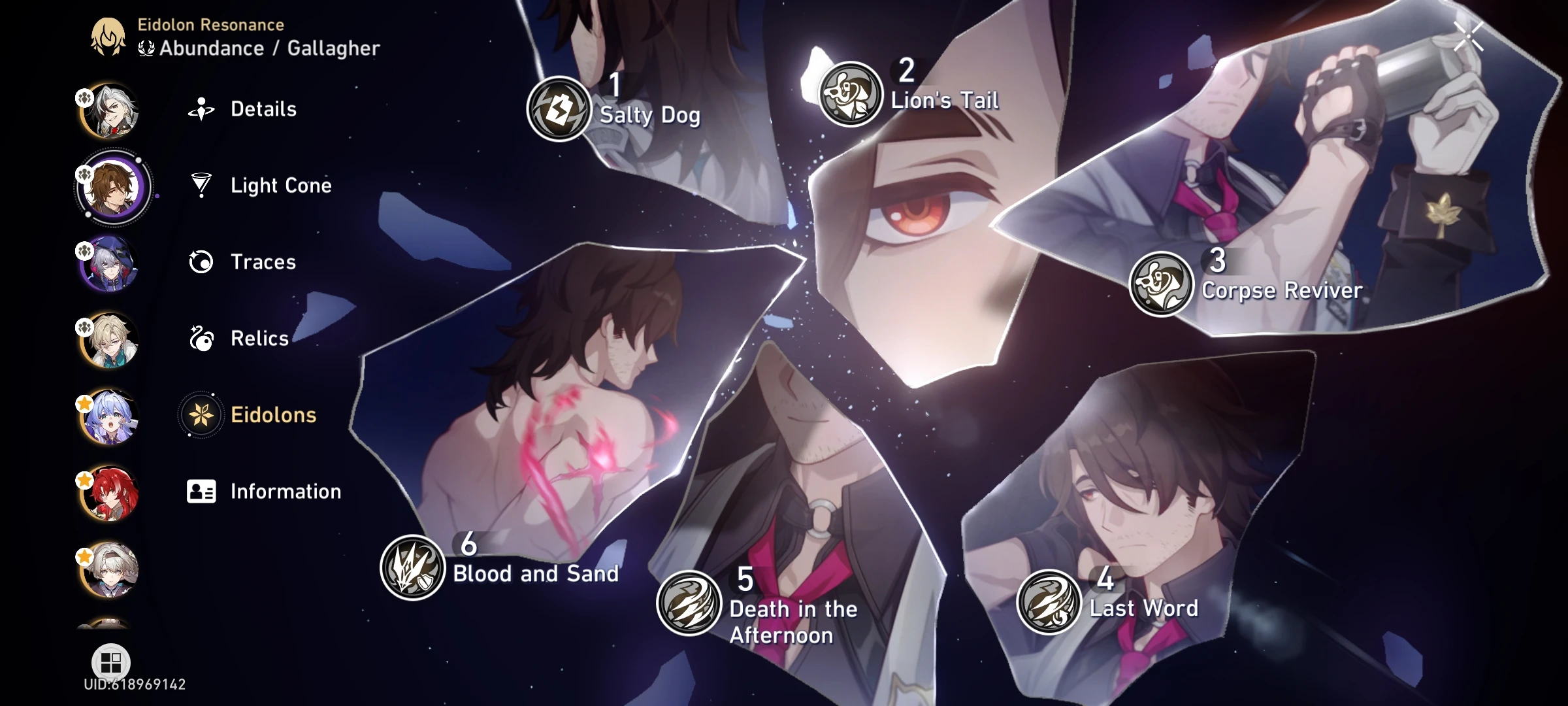Image resolution: width=1568 pixels, height=706 pixels.
Task: Open the Light Cone section
Action: (280, 186)
